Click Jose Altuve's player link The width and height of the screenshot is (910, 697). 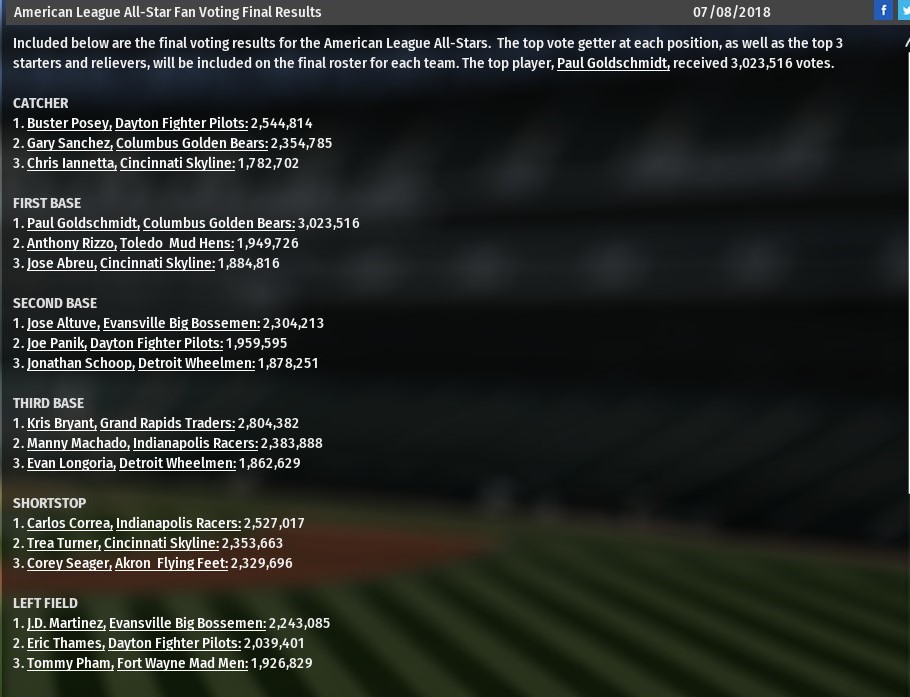62,323
